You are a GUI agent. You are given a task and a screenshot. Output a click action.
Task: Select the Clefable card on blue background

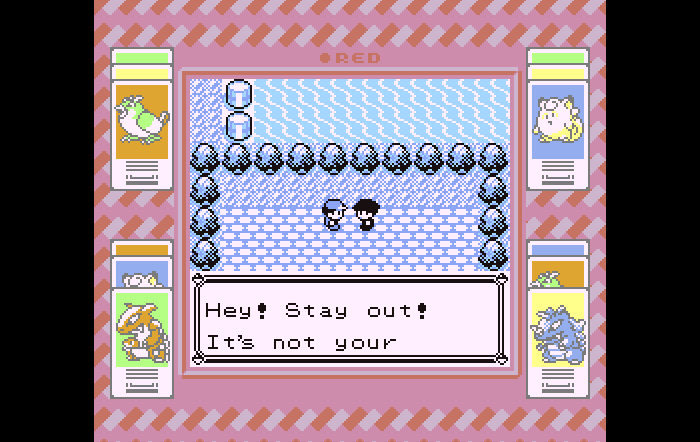[558, 121]
